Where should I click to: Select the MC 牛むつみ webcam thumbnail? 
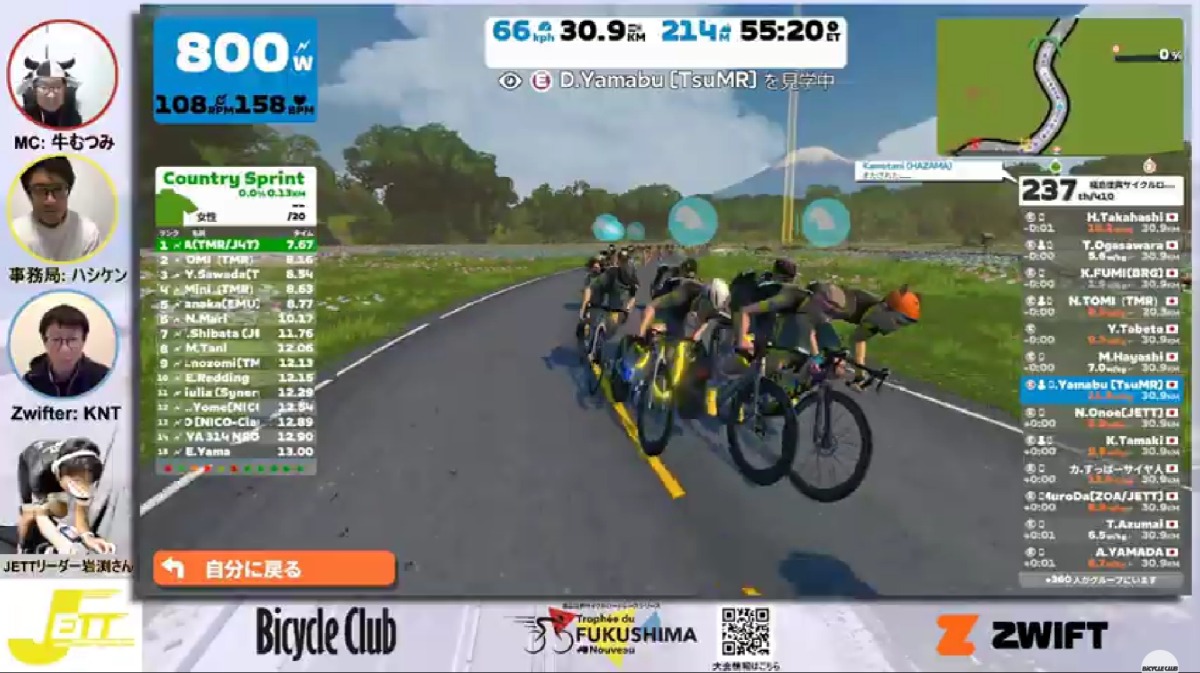62,75
